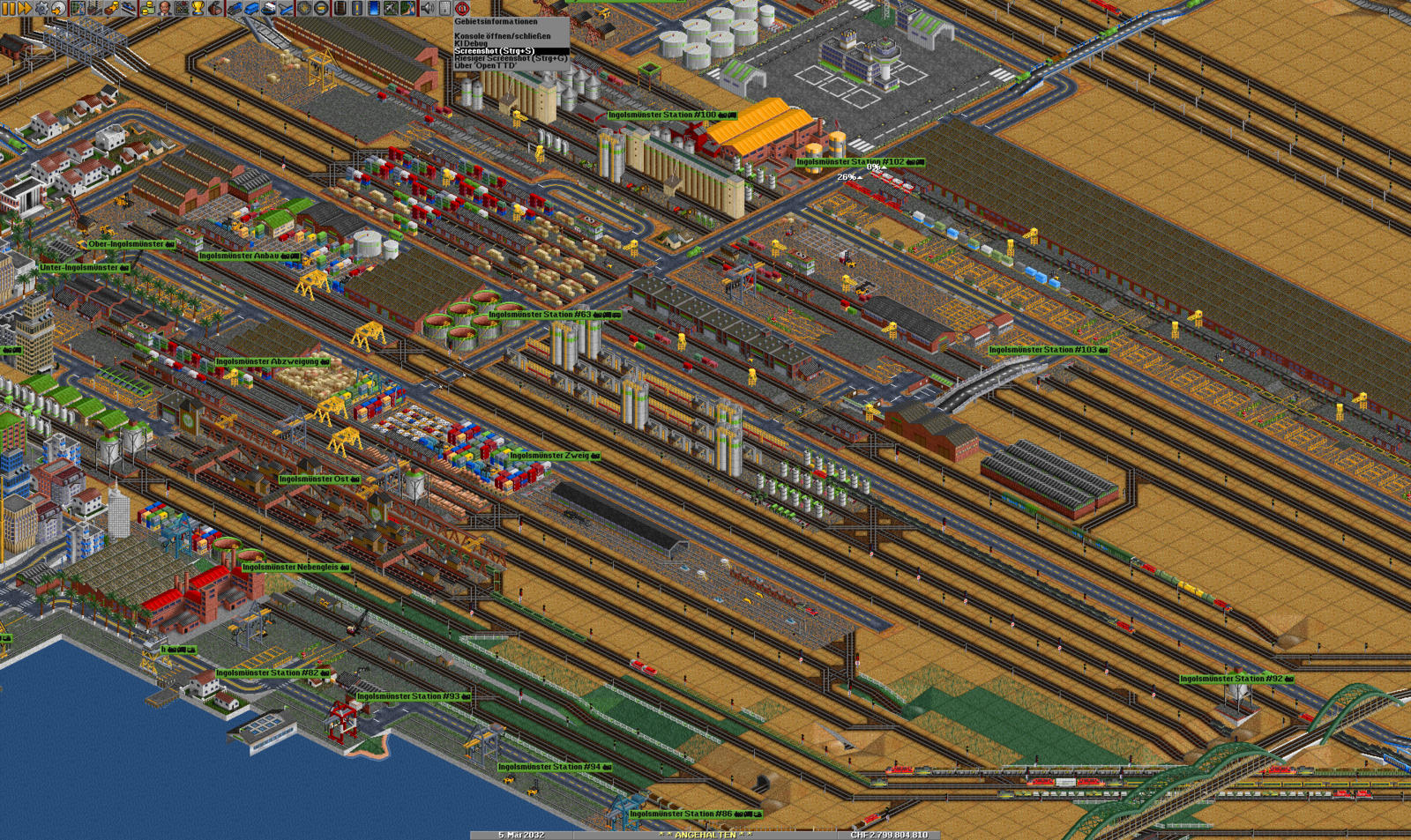
Task: Open the settings gear icon in the toolbar
Action: coord(40,8)
